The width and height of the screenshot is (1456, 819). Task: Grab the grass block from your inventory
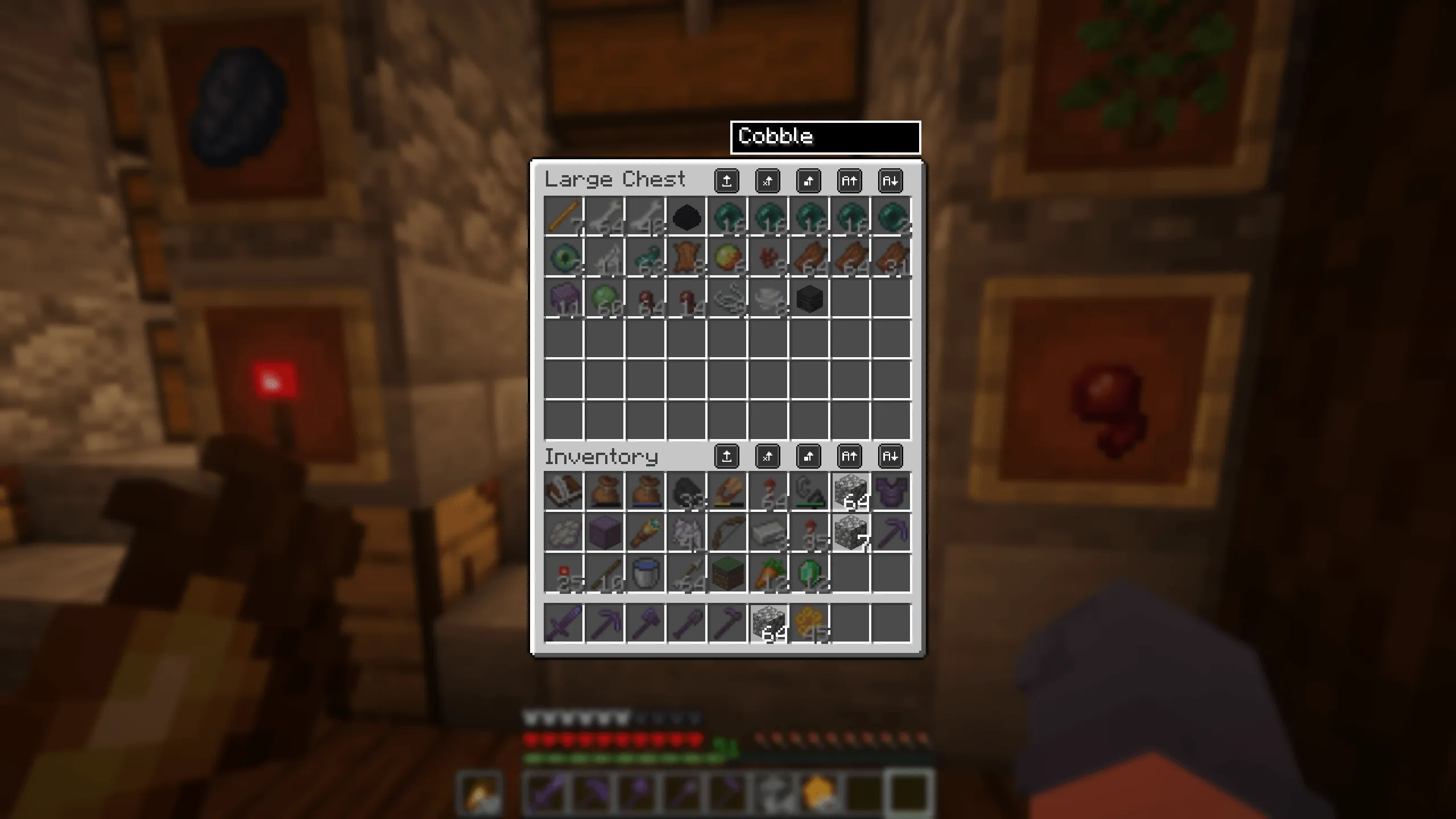(727, 574)
